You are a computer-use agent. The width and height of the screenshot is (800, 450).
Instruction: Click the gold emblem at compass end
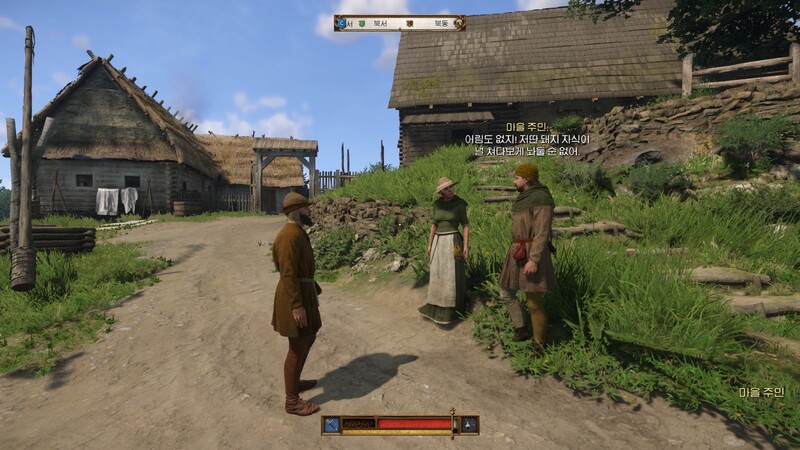460,22
